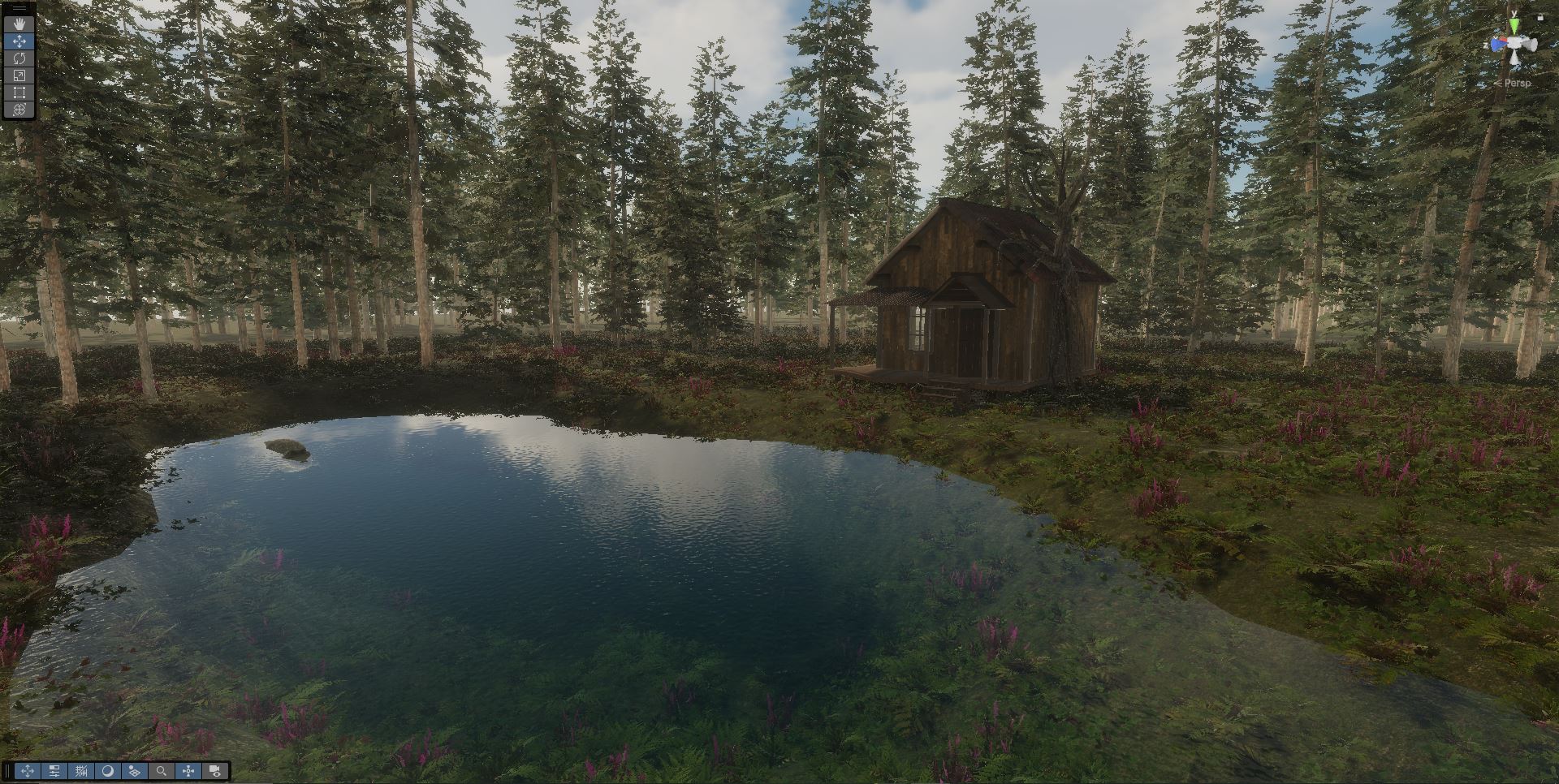Activate the four-arrow move tool

click(19, 41)
